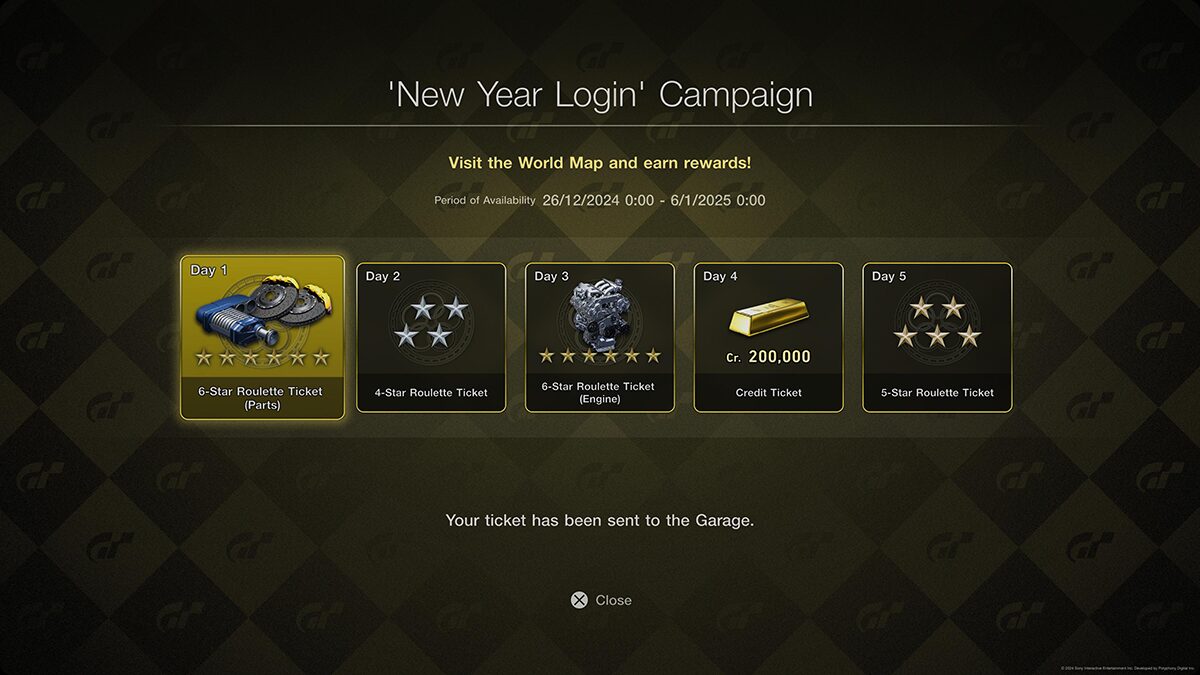Pick the Day 3 6-Star Engine ticket
Screen dimensions: 1200x675
pyautogui.click(x=600, y=337)
